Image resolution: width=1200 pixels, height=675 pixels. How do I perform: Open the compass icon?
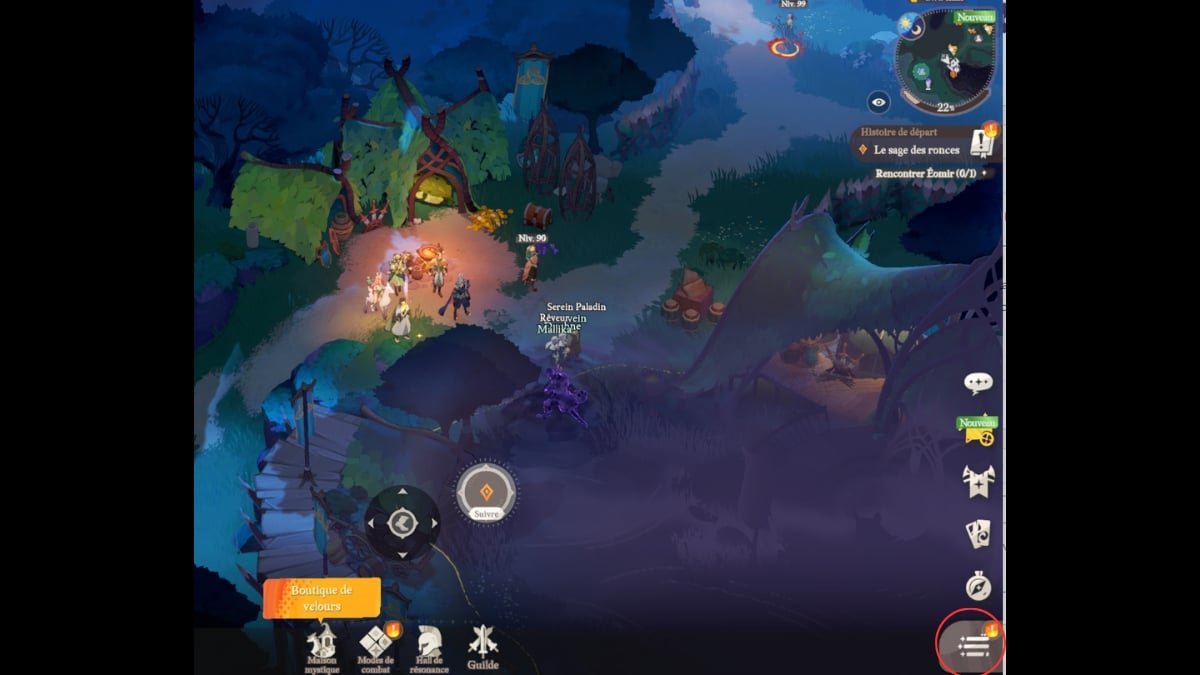tap(977, 586)
